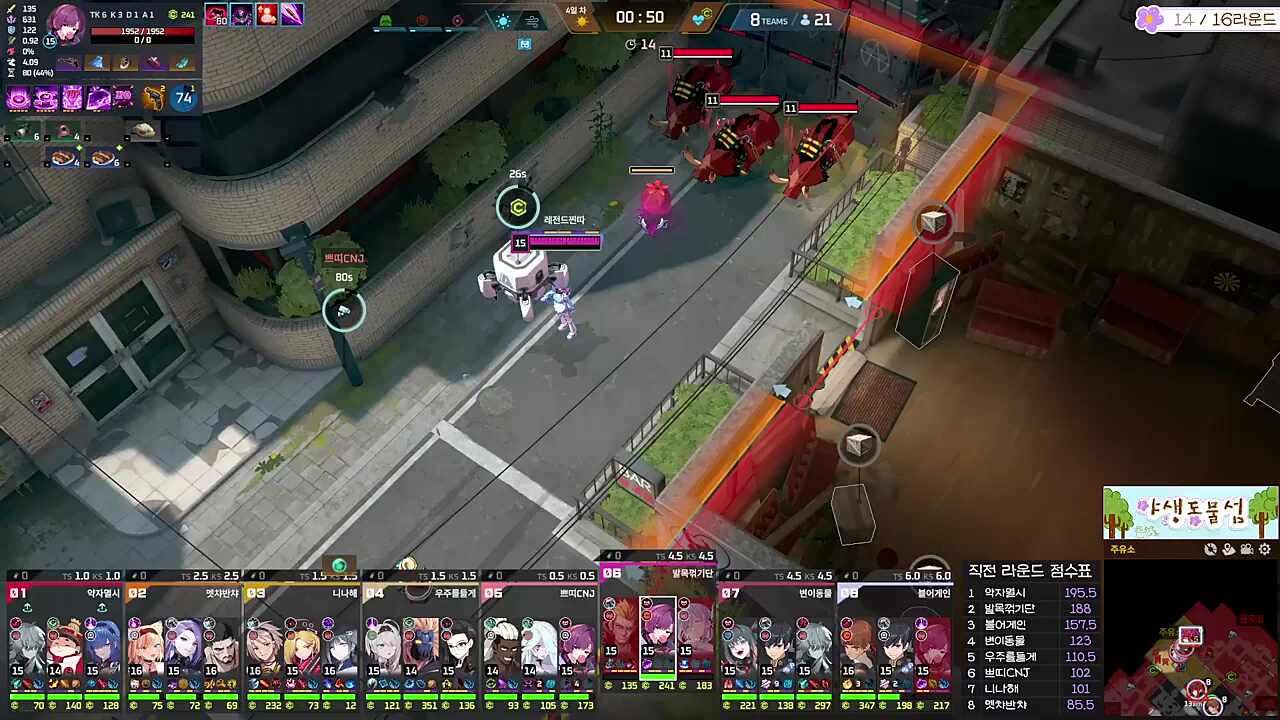
Task: Click the 8 TEAMS counter at top
Action: tap(770, 19)
